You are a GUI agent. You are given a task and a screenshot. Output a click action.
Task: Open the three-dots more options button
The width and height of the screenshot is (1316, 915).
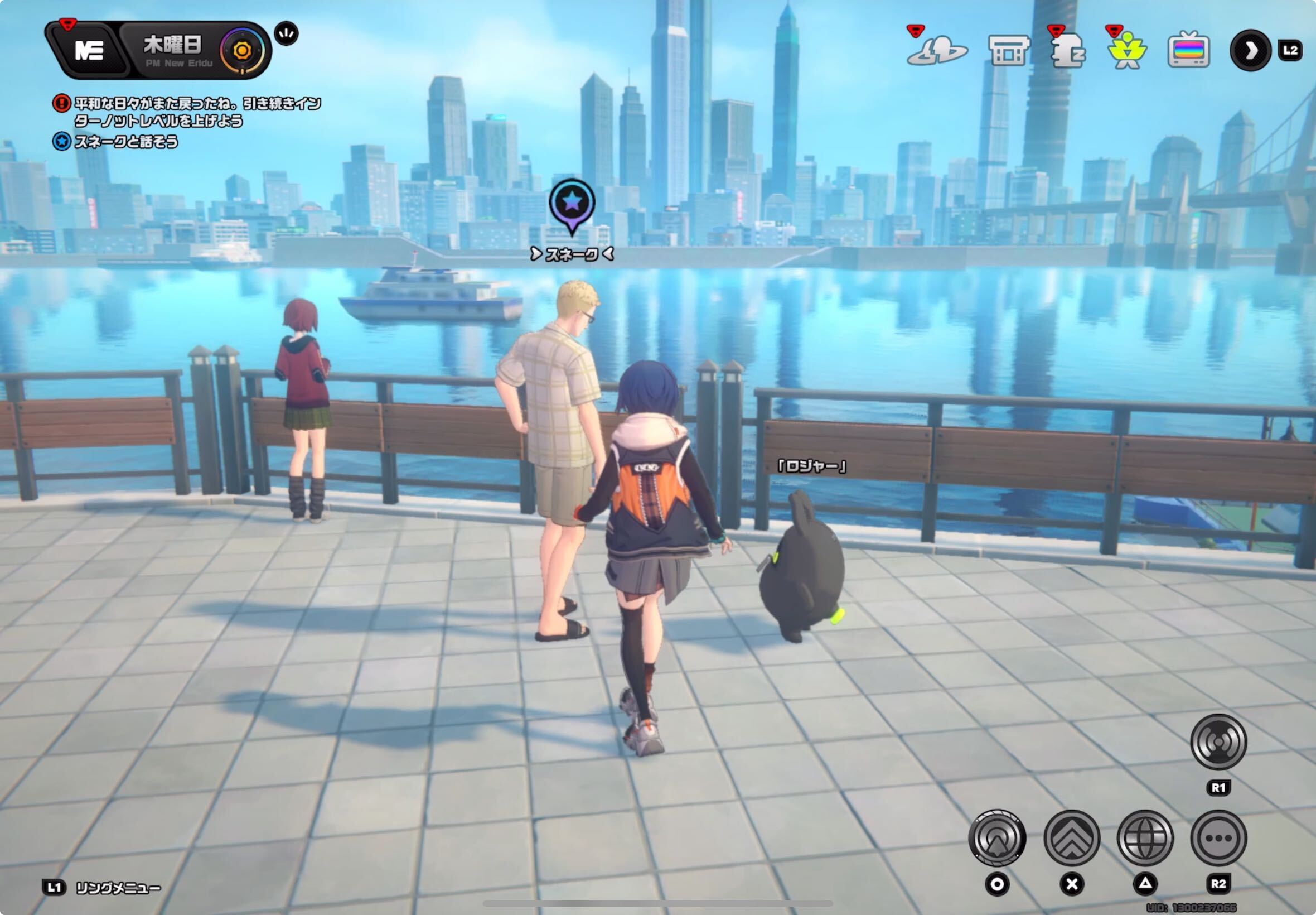click(x=1218, y=837)
